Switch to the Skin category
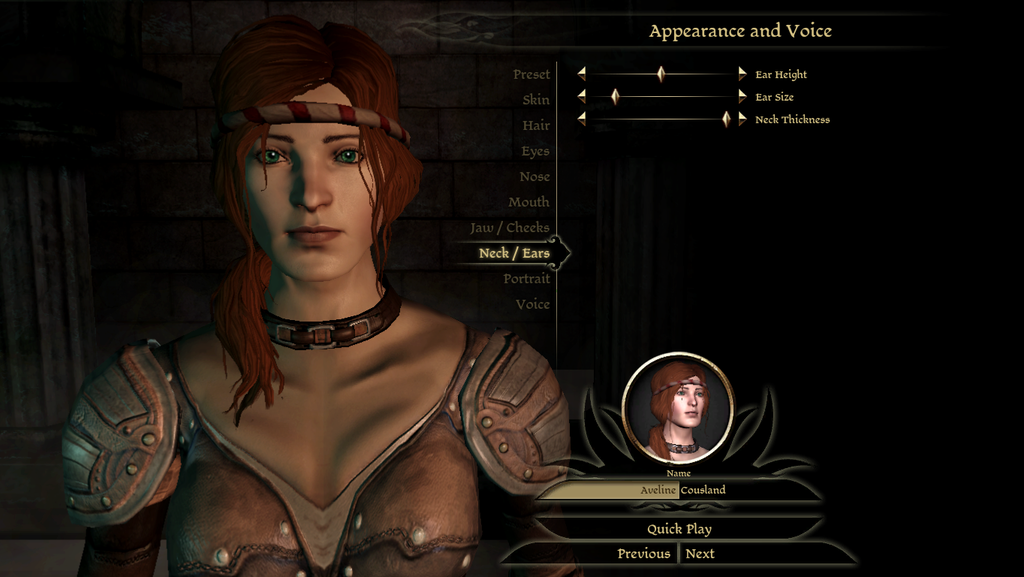The width and height of the screenshot is (1024, 577). (x=535, y=100)
